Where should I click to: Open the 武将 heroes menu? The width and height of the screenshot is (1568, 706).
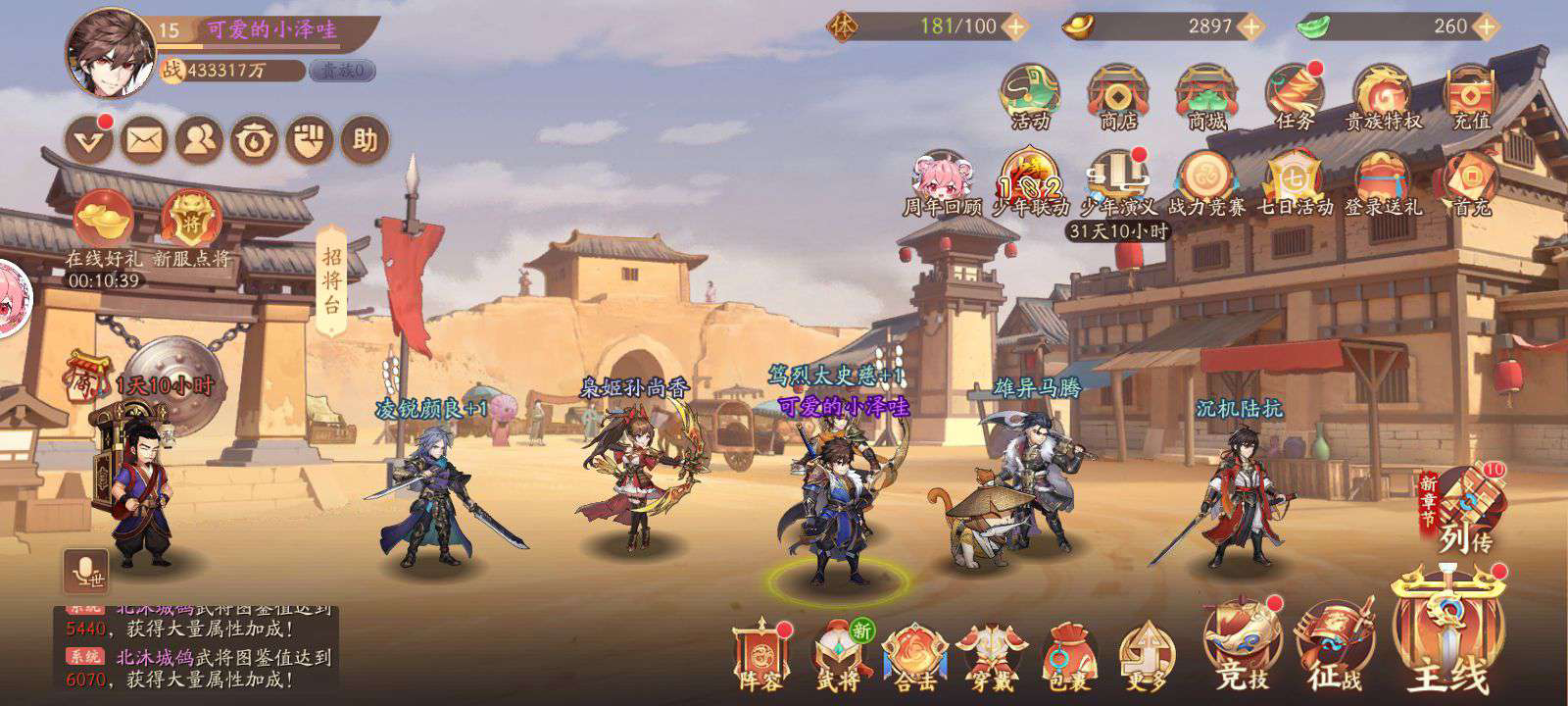(841, 654)
